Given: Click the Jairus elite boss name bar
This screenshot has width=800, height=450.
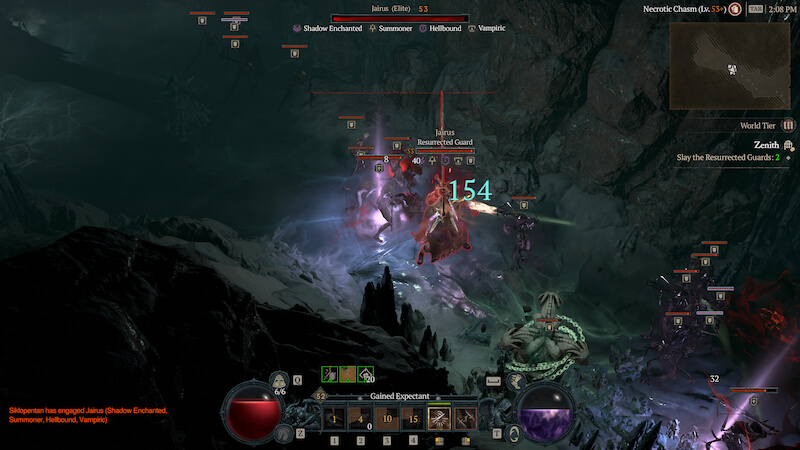Looking at the screenshot, I should (399, 18).
